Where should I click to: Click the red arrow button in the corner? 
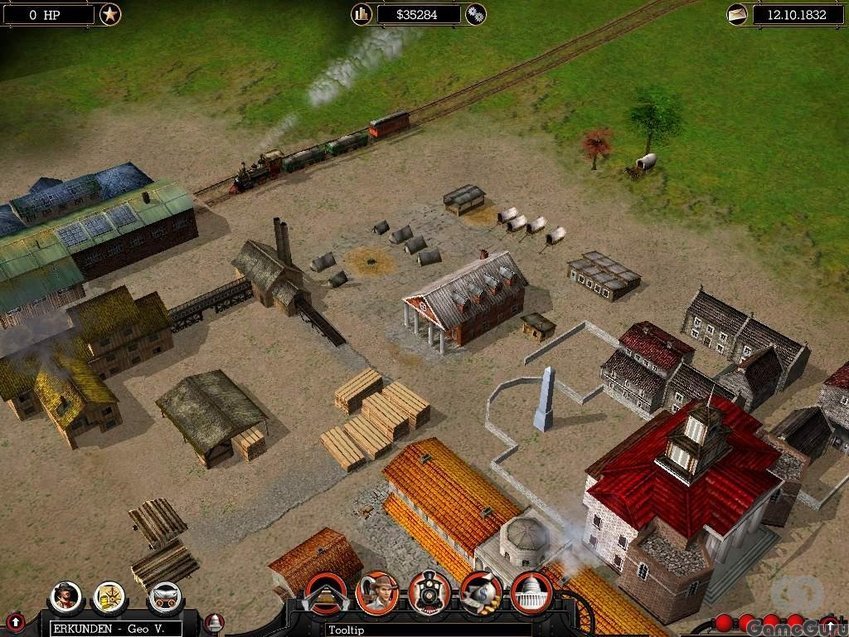pyautogui.click(x=15, y=623)
